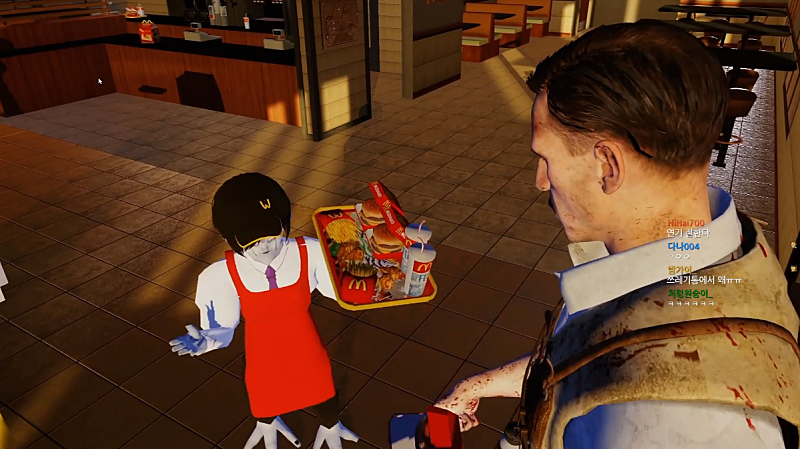This screenshot has height=449, width=800.
Task: Open chat user 다나004's name
Action: click(683, 246)
